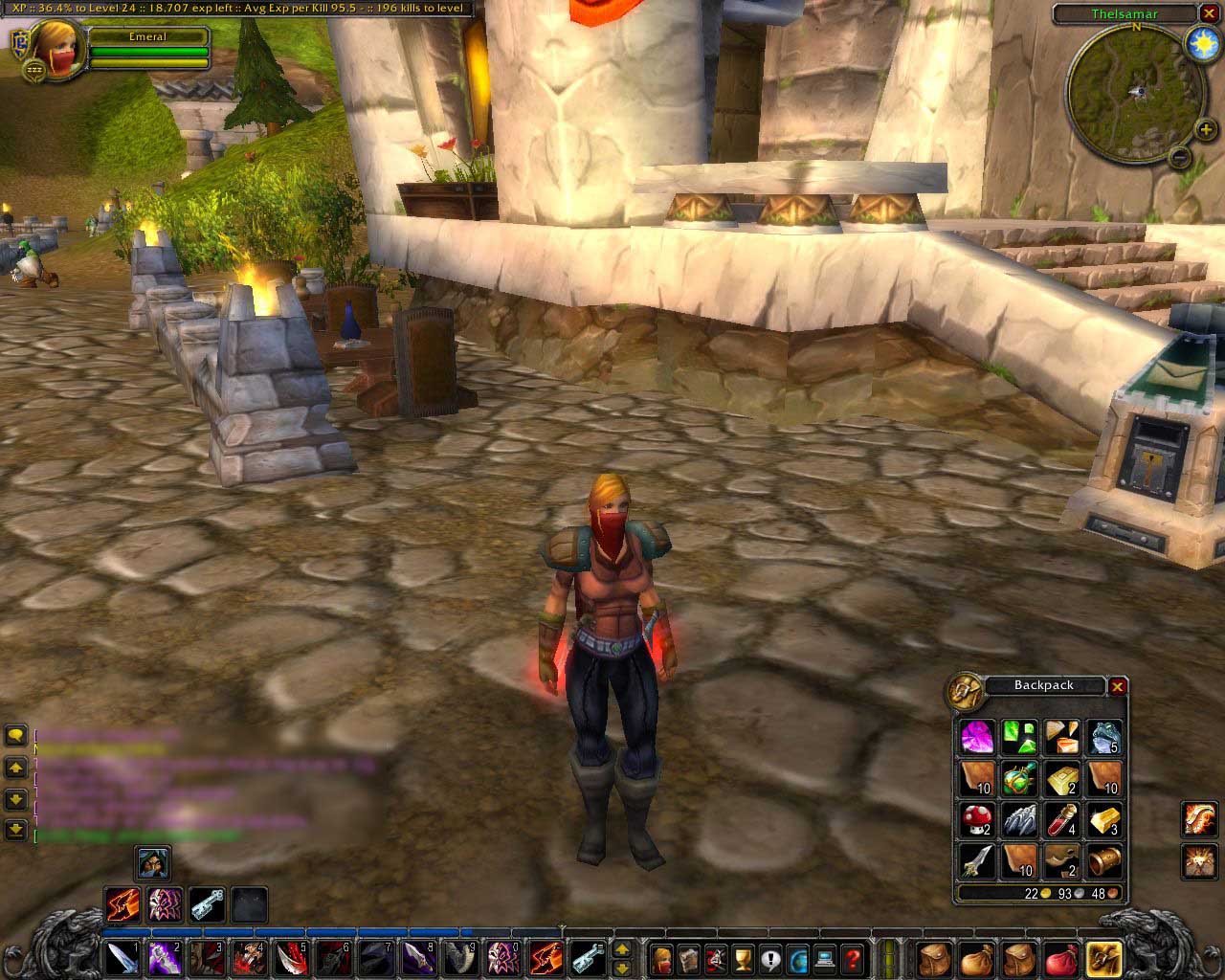
Task: Select the red mushroom stack in Backpack
Action: coord(976,819)
